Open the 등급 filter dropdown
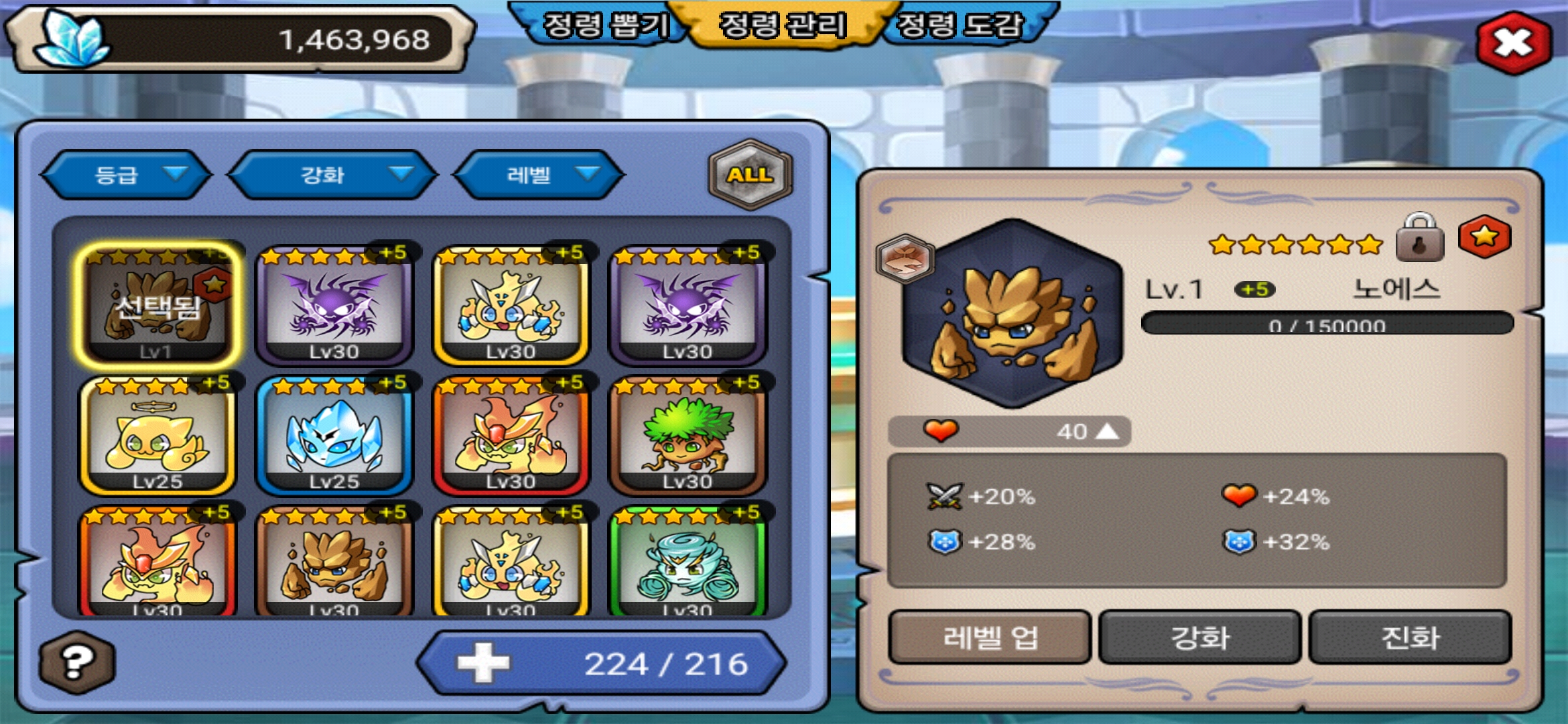 point(127,175)
